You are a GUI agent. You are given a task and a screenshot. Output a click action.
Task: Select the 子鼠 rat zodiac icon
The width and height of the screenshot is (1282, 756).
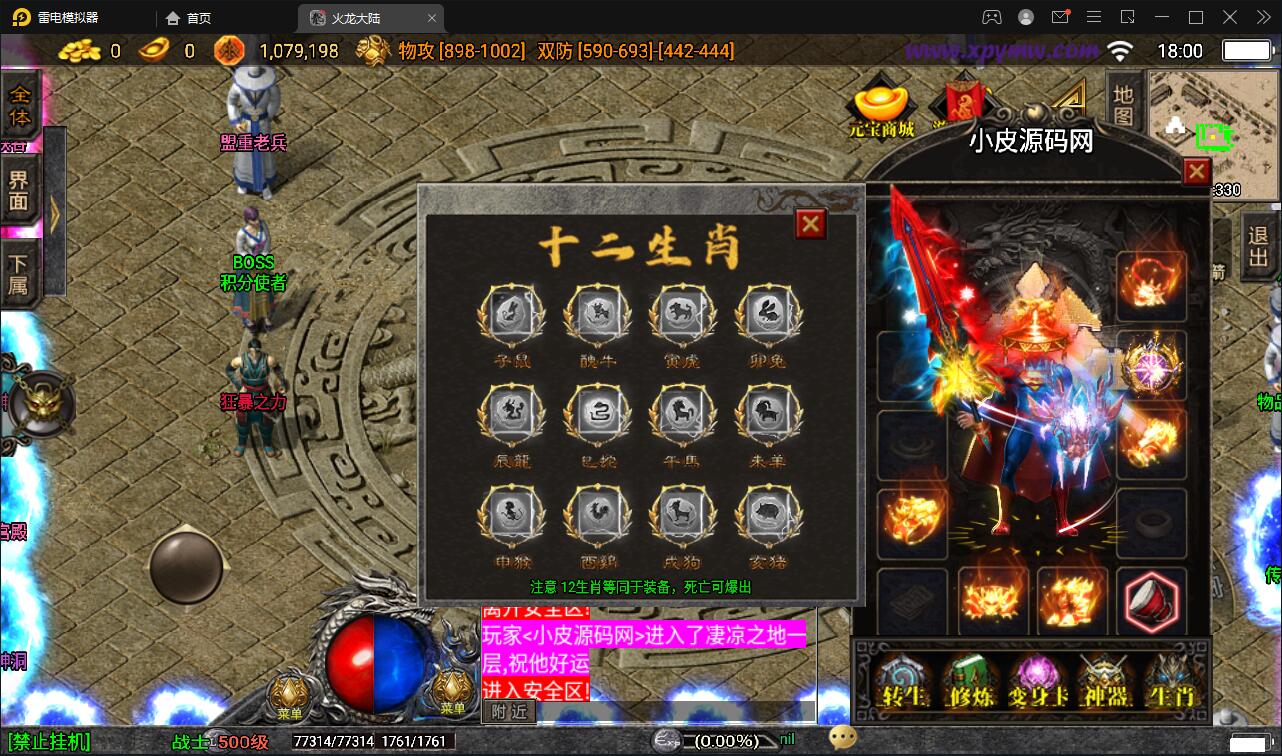click(x=510, y=313)
